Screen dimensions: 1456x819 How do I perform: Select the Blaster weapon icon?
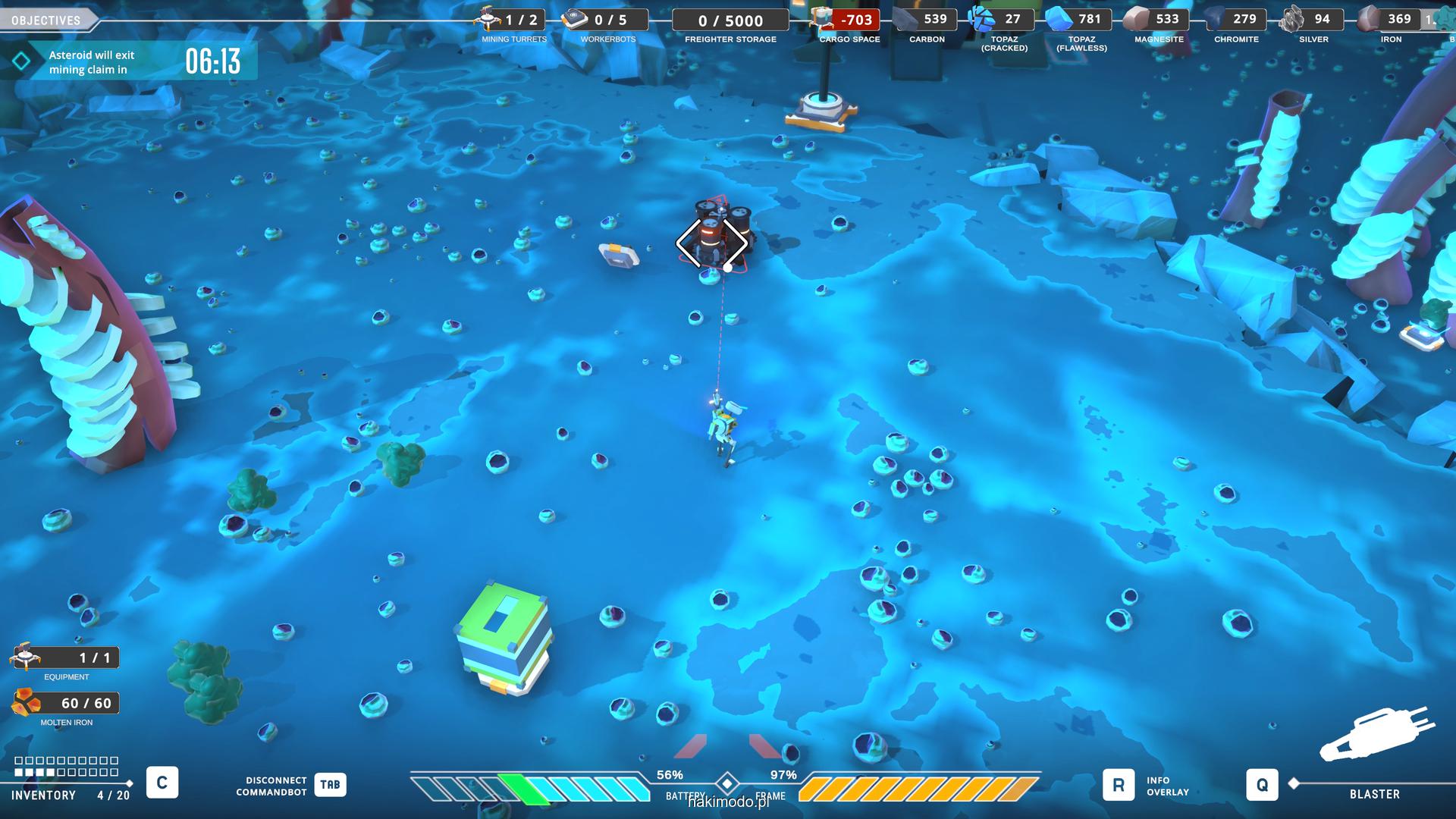click(x=1376, y=733)
